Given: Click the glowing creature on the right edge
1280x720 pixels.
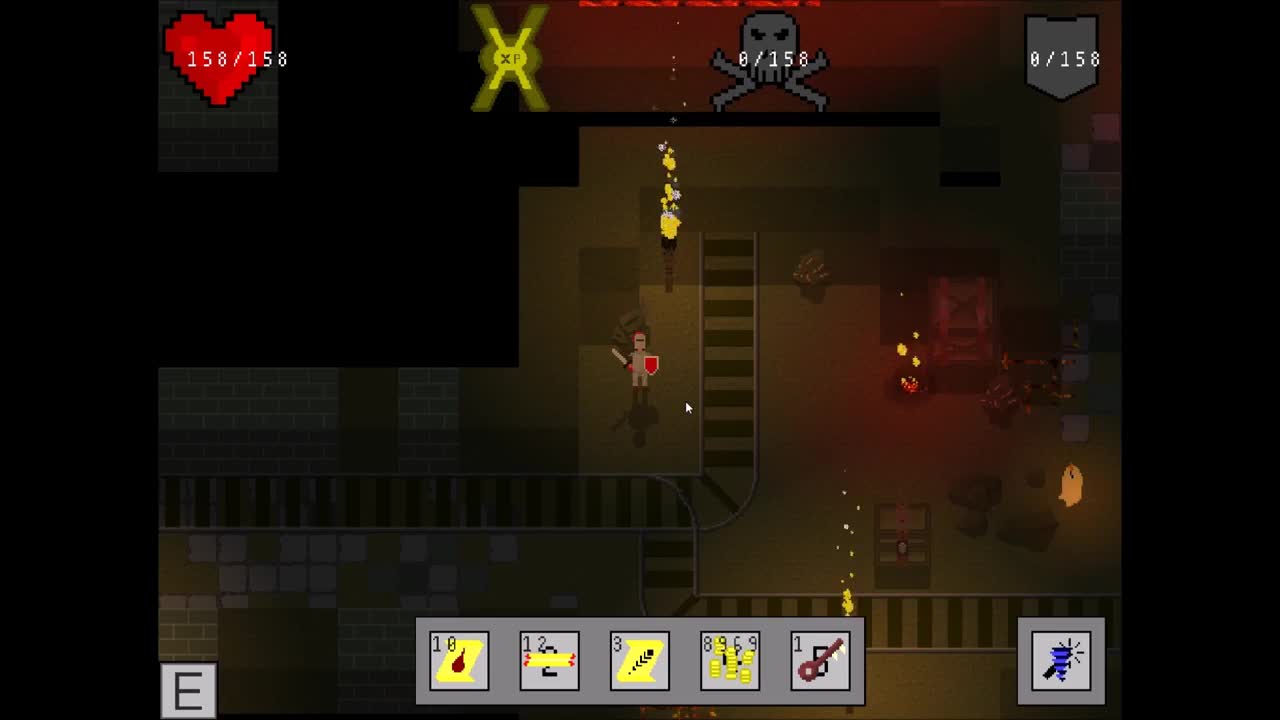Looking at the screenshot, I should click(x=1070, y=485).
